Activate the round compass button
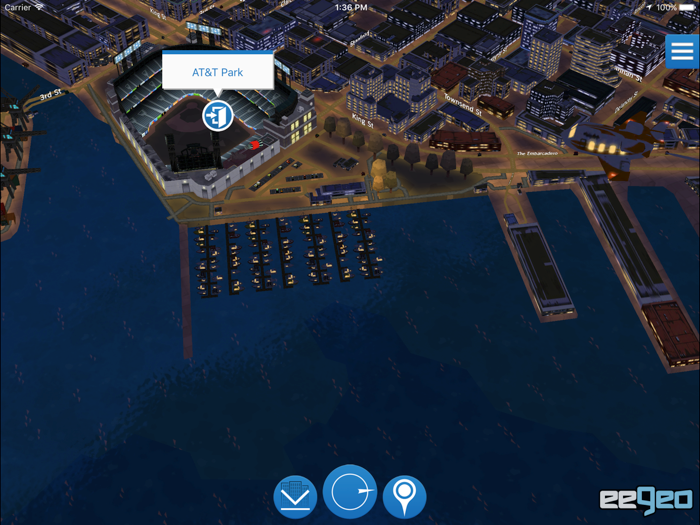700x525 pixels. point(350,492)
